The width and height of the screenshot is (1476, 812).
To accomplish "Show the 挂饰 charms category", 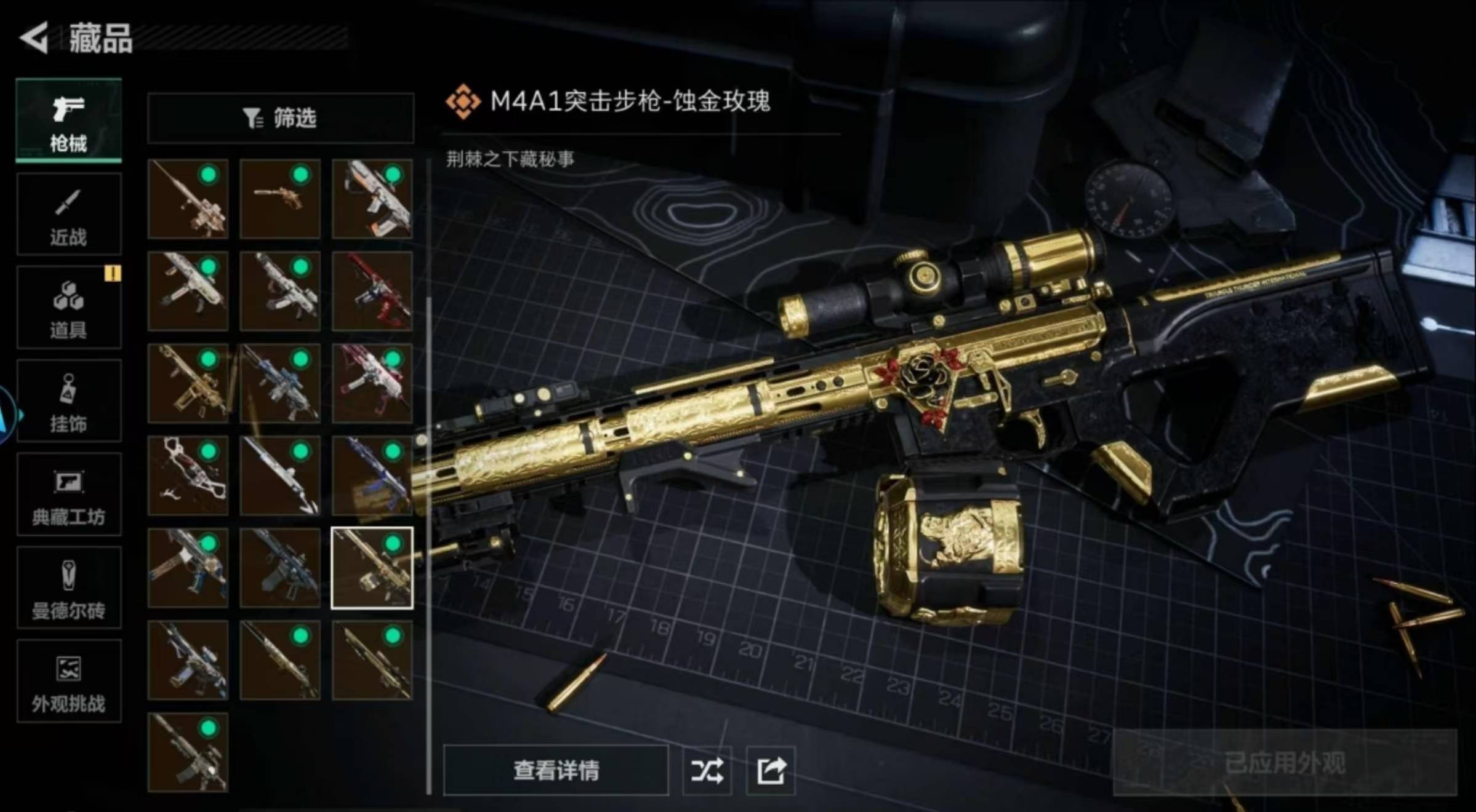I will 68,402.
